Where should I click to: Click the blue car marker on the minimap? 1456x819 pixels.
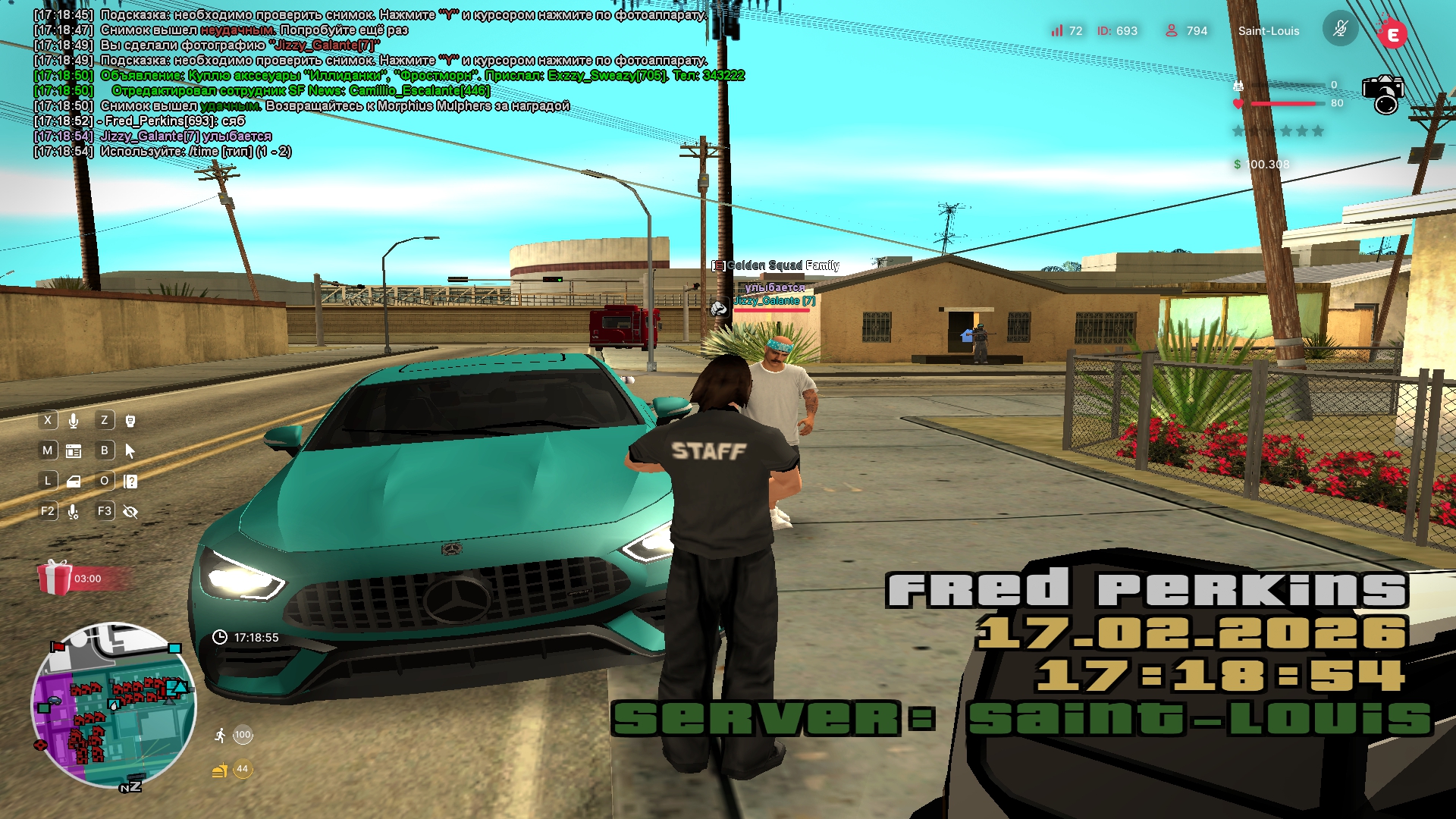click(54, 701)
